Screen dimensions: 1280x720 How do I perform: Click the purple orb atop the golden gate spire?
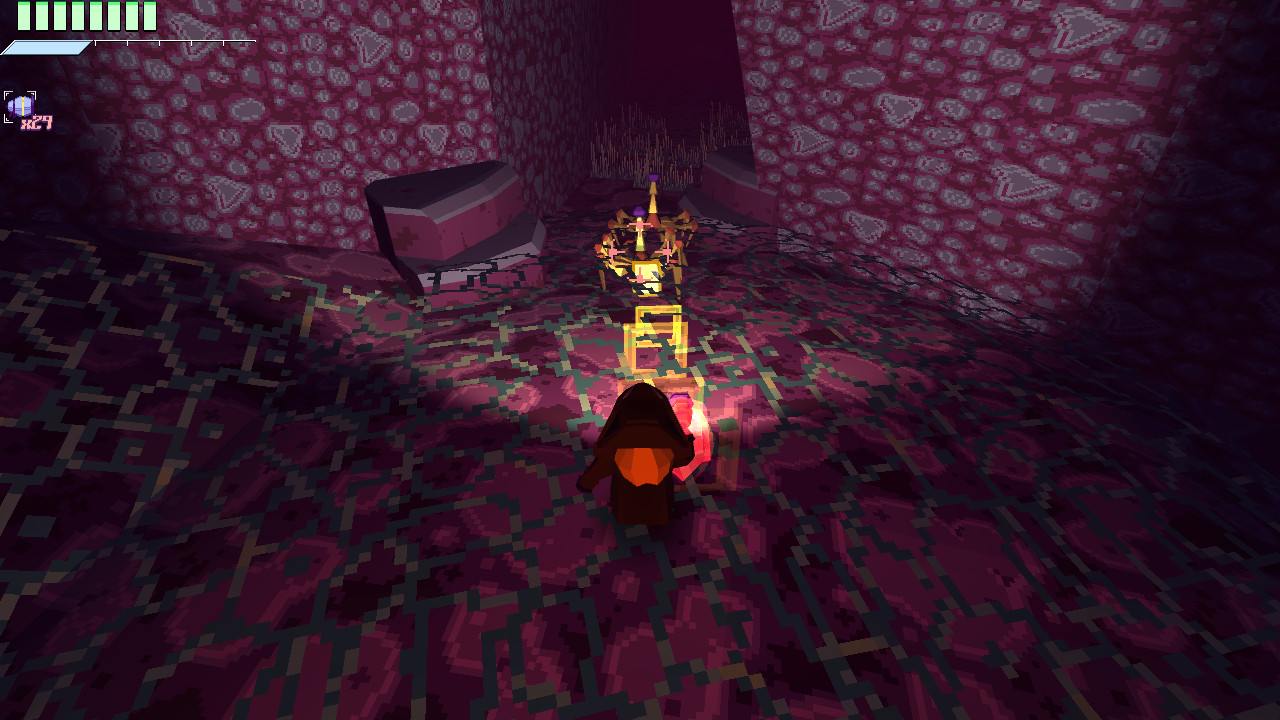coord(655,177)
